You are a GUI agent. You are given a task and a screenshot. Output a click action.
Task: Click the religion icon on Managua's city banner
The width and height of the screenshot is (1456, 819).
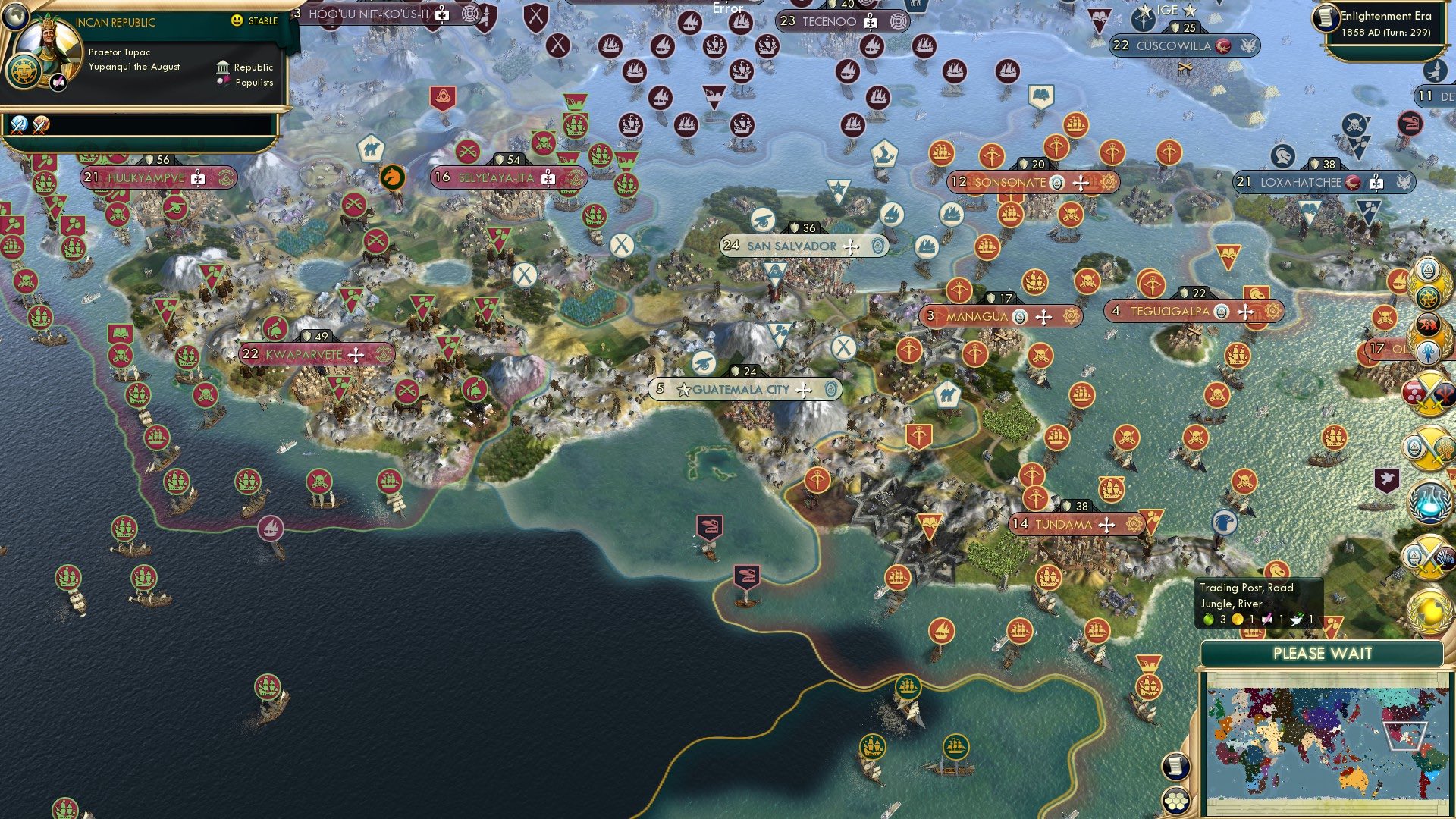point(1021,316)
